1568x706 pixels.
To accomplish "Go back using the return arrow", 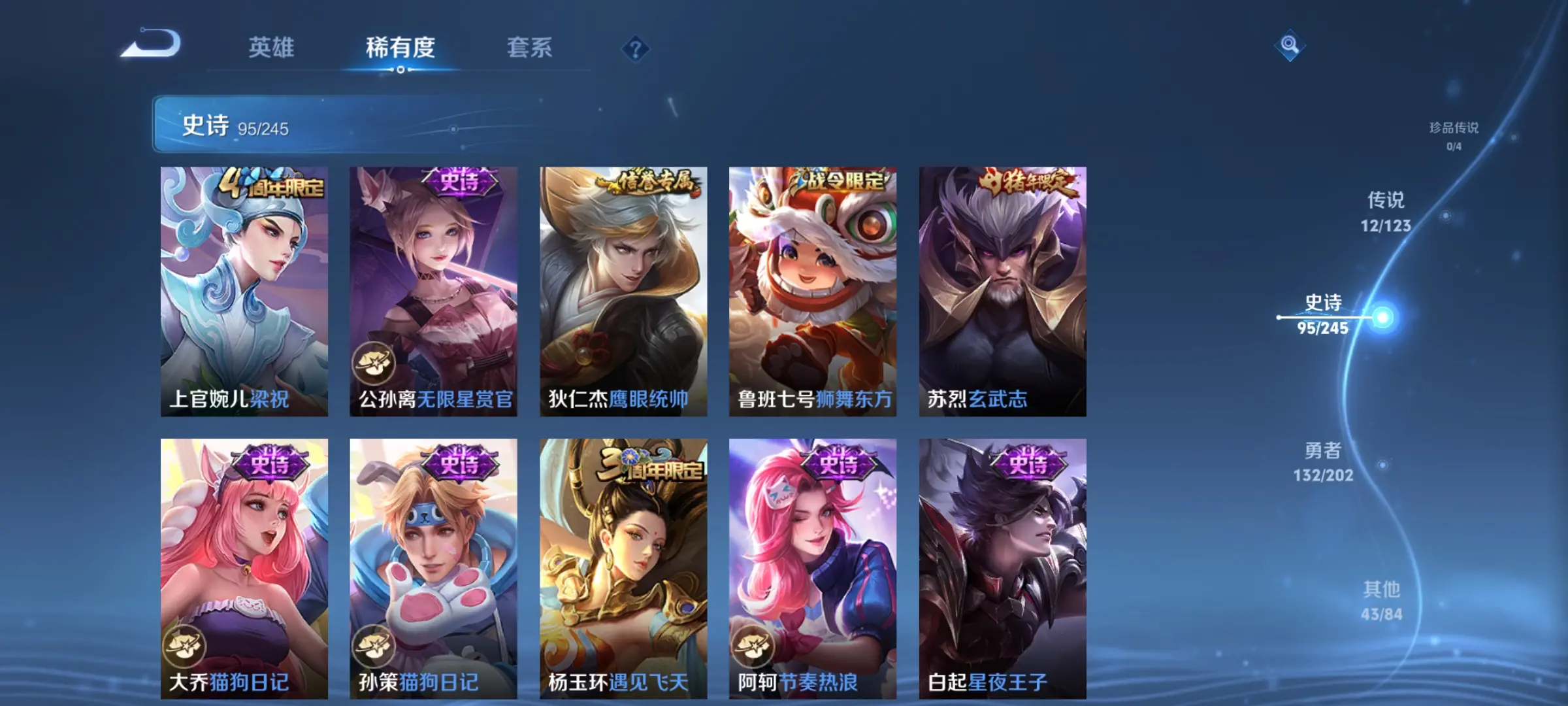I will [152, 44].
